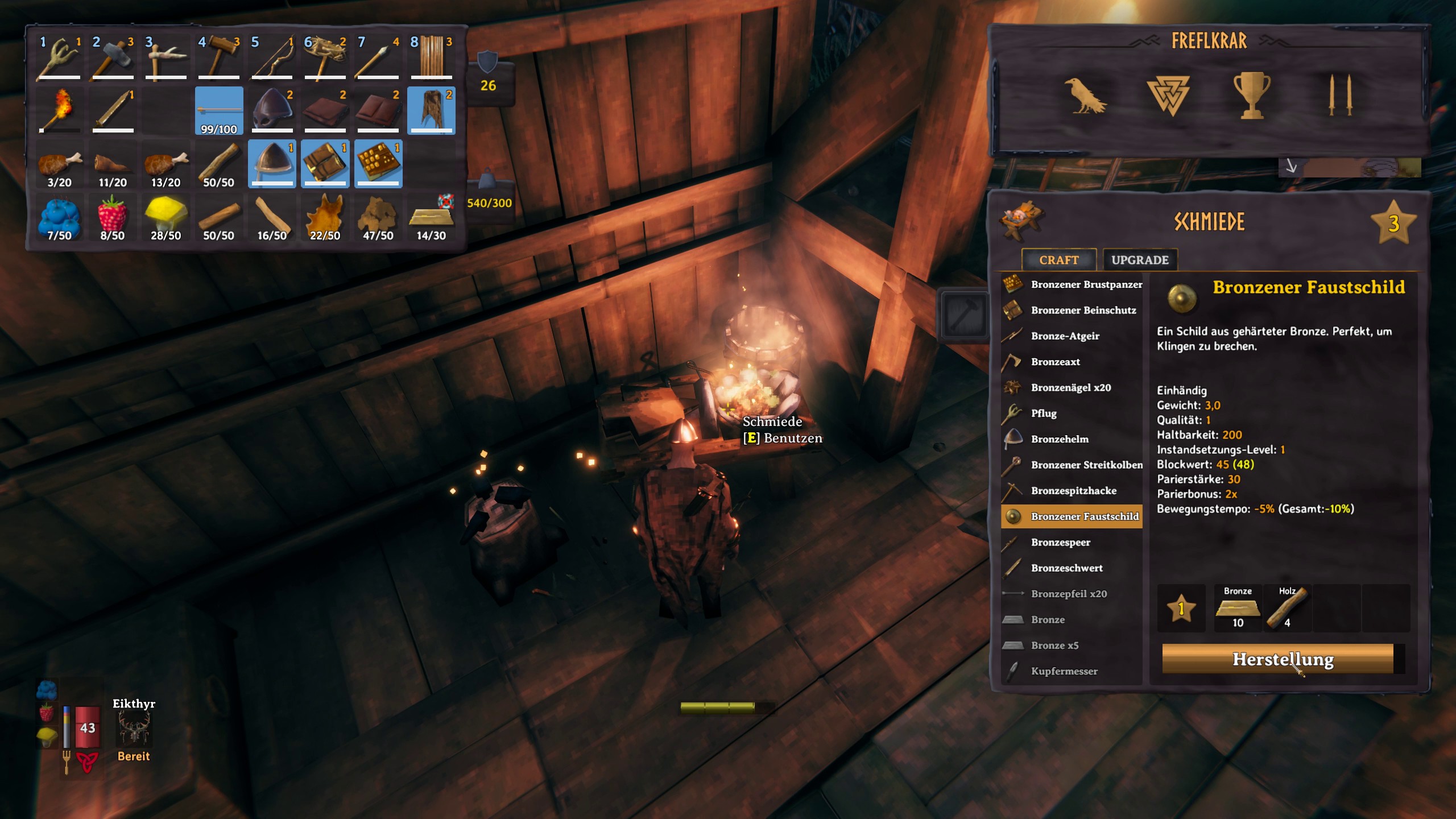Open the trophy icon panel
Image resolution: width=1456 pixels, height=819 pixels.
click(1251, 96)
